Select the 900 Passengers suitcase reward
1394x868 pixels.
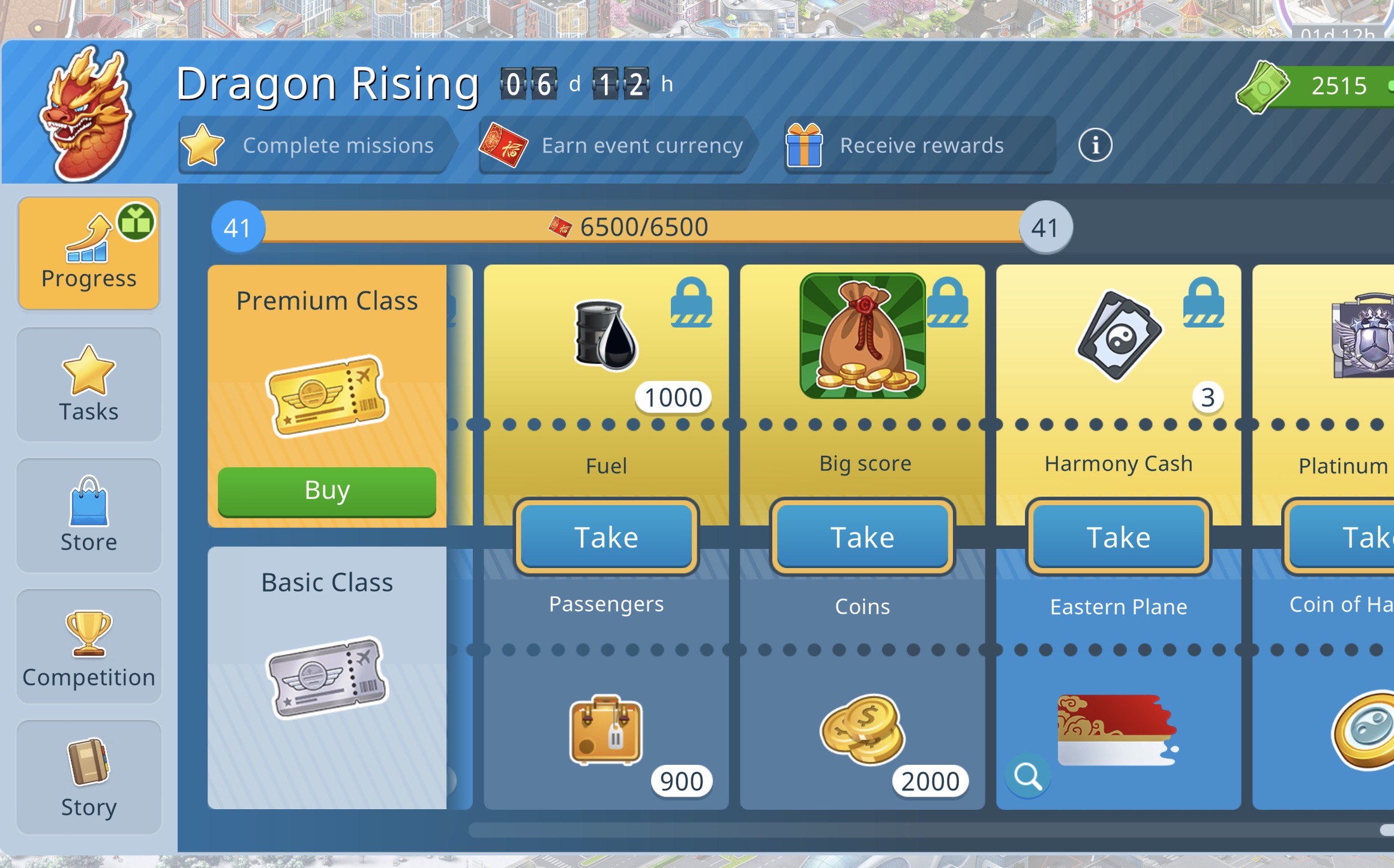click(606, 730)
